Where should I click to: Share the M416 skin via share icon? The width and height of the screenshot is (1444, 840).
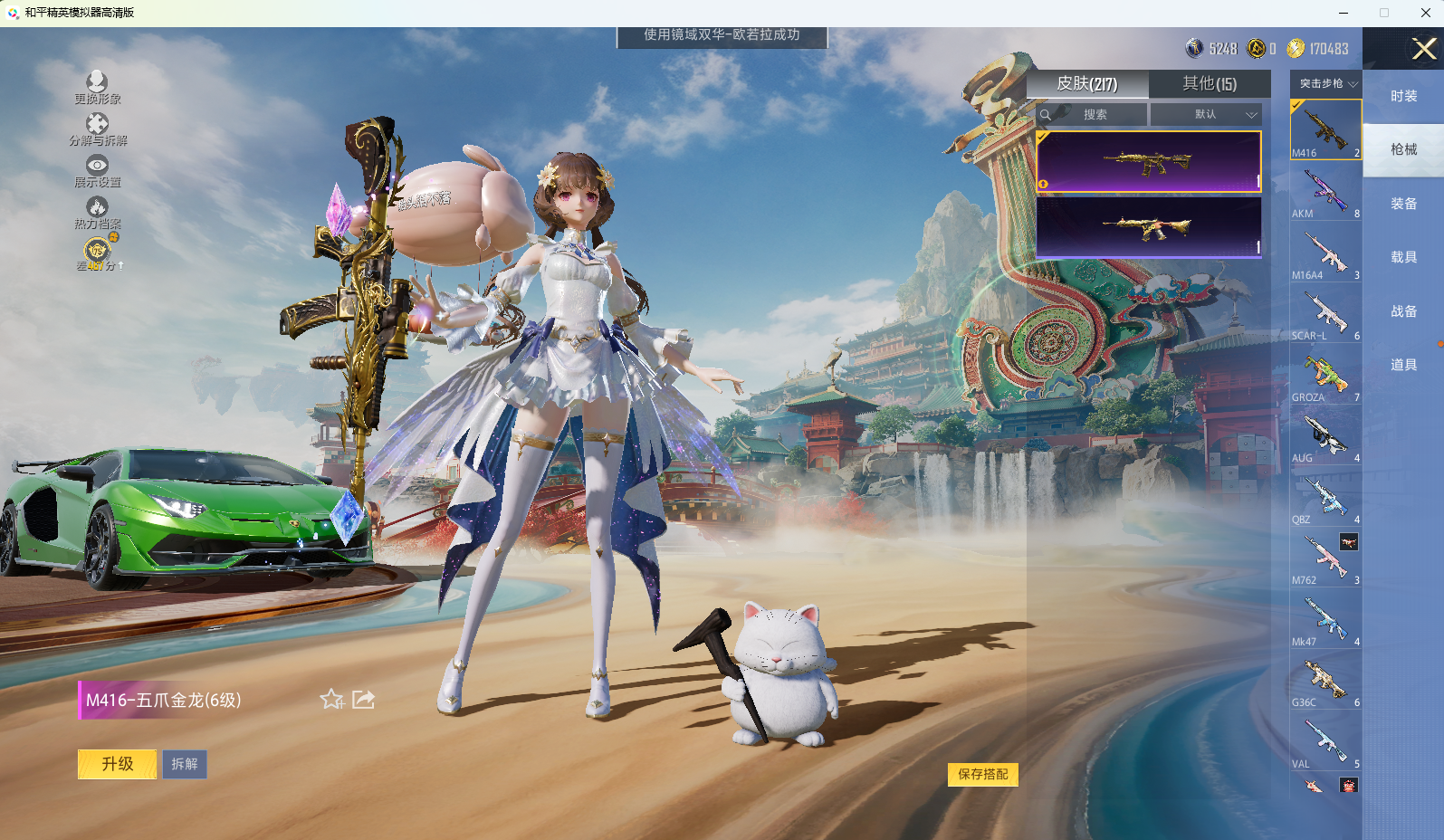(x=363, y=700)
